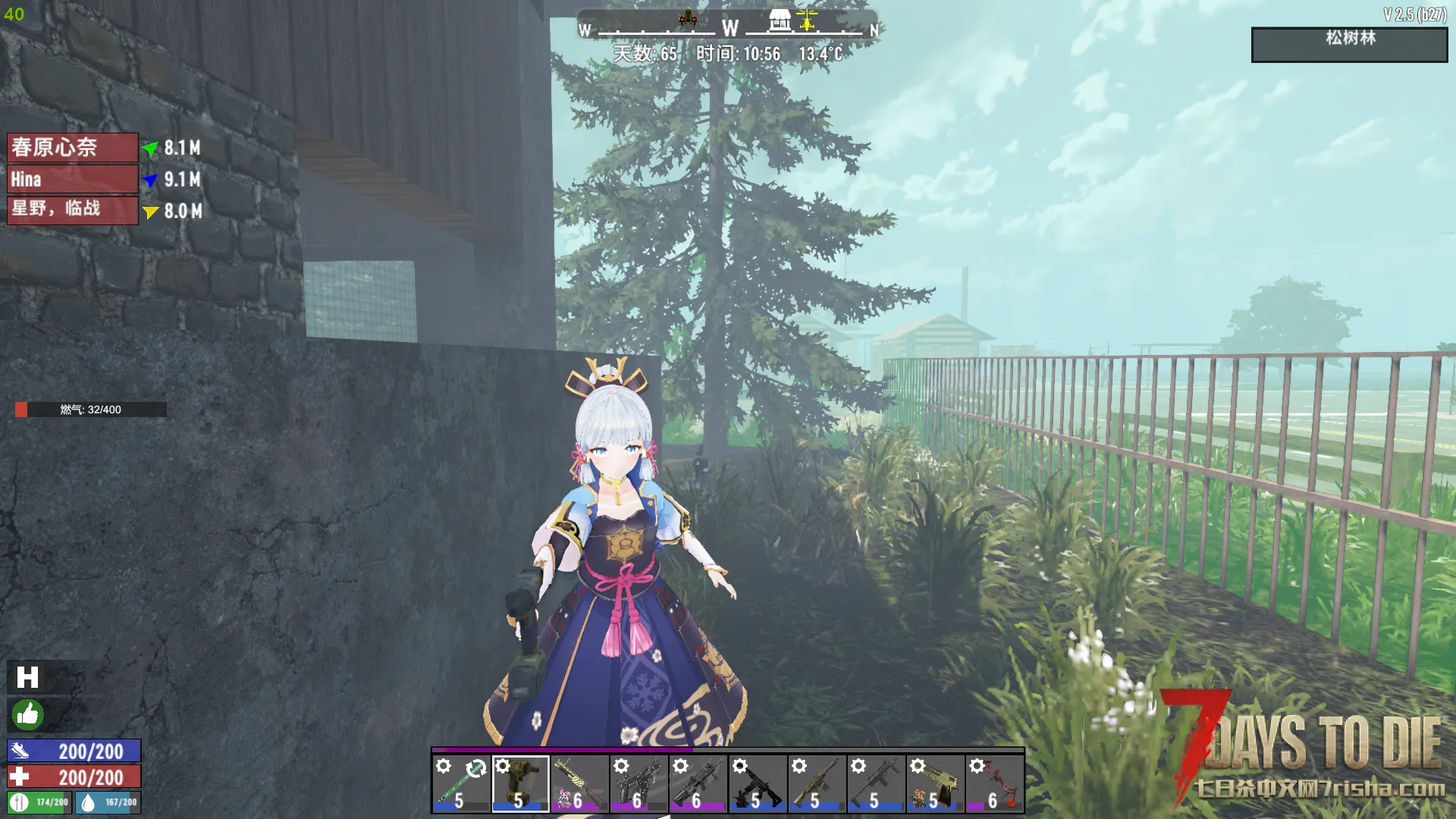This screenshot has width=1456, height=819.
Task: Click the yellow helicopter marker on compass
Action: tap(807, 20)
